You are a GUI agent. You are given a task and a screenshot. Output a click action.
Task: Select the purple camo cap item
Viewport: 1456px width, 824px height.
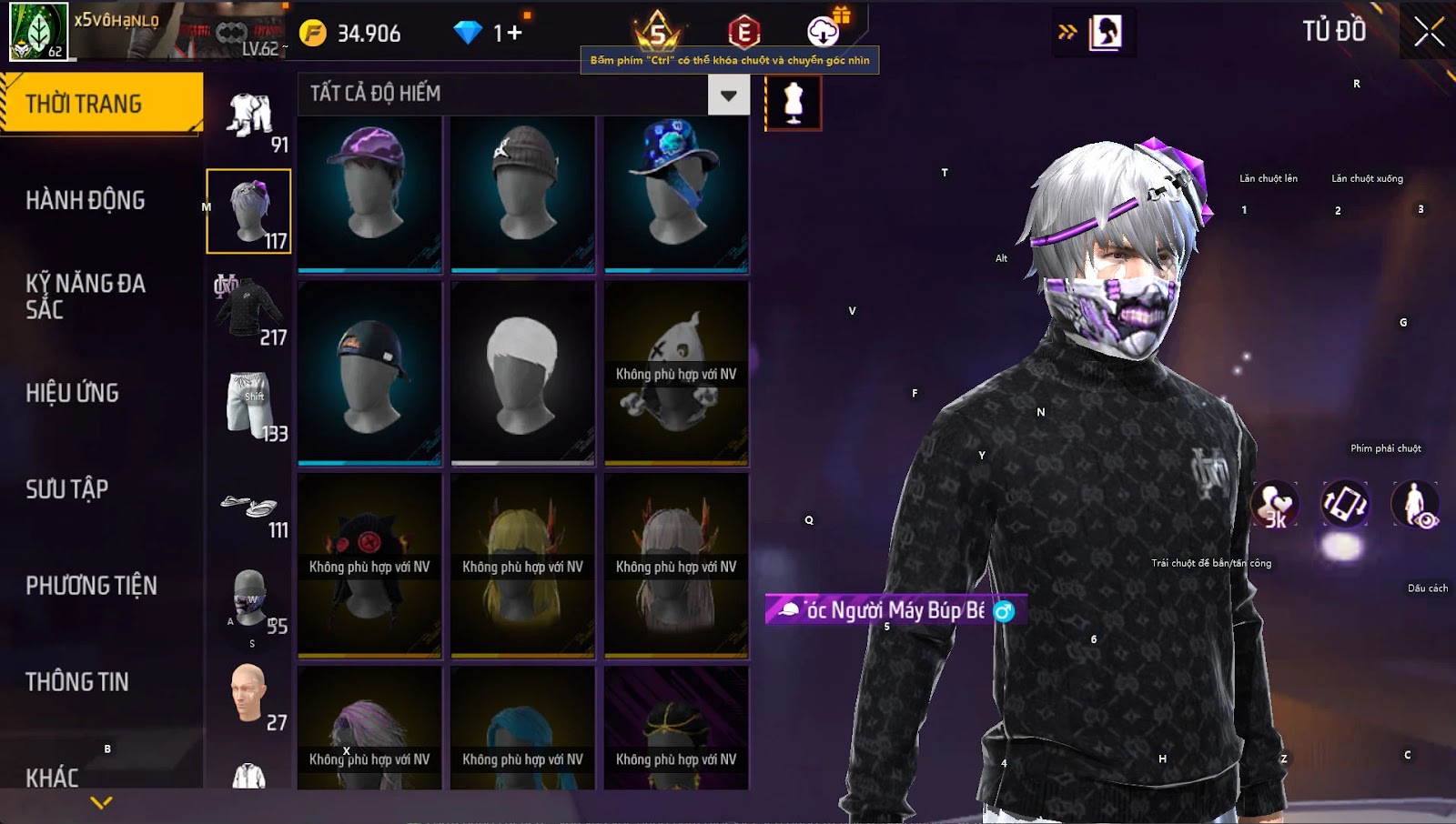(369, 193)
